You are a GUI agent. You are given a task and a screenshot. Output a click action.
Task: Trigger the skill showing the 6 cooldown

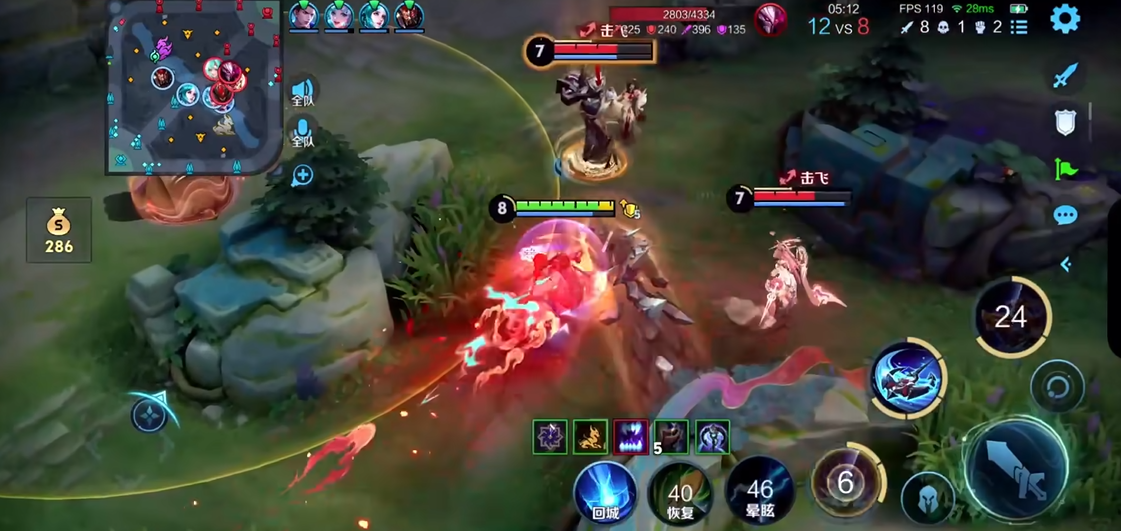tap(846, 483)
